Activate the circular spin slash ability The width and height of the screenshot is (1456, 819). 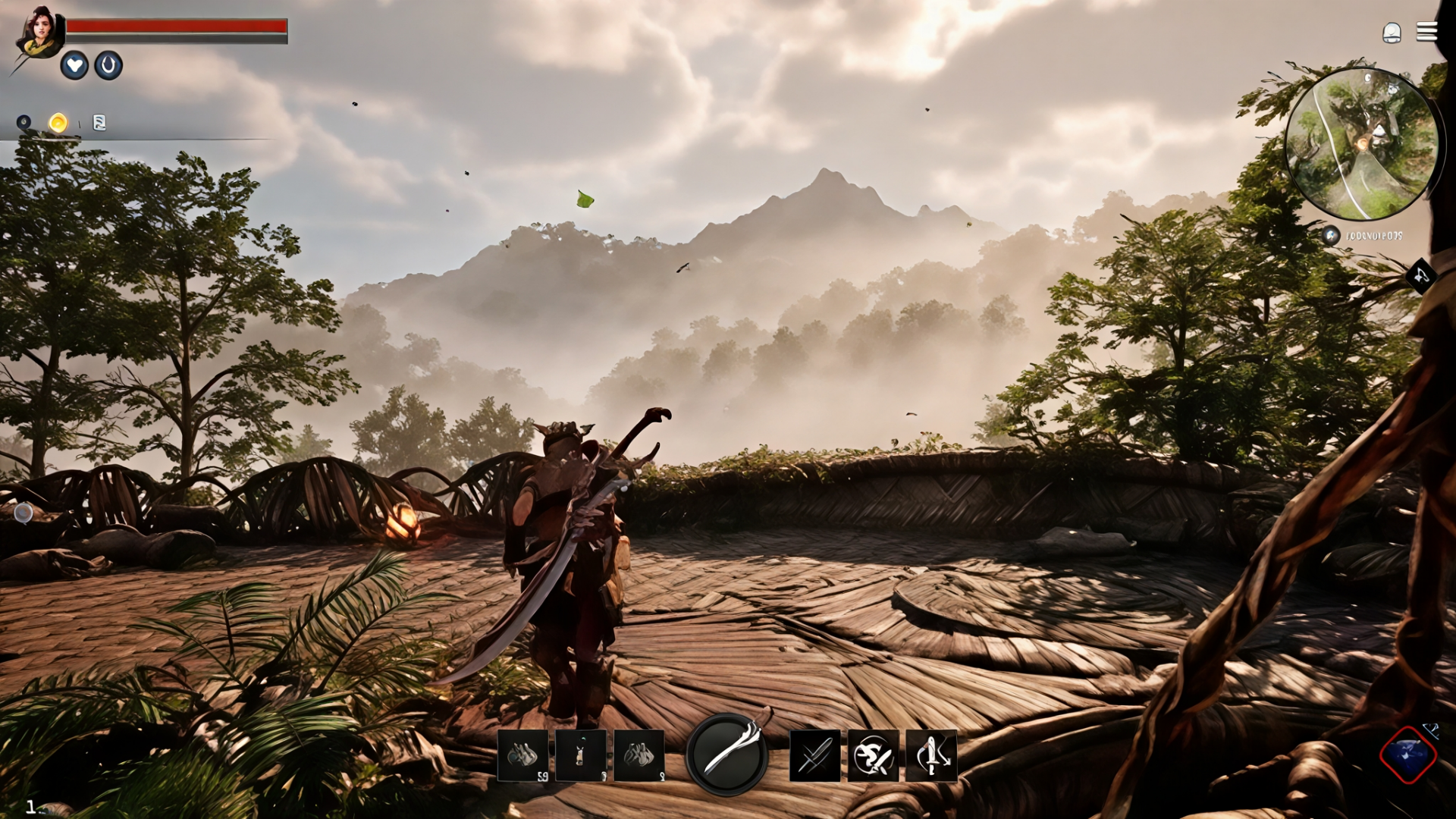[873, 755]
